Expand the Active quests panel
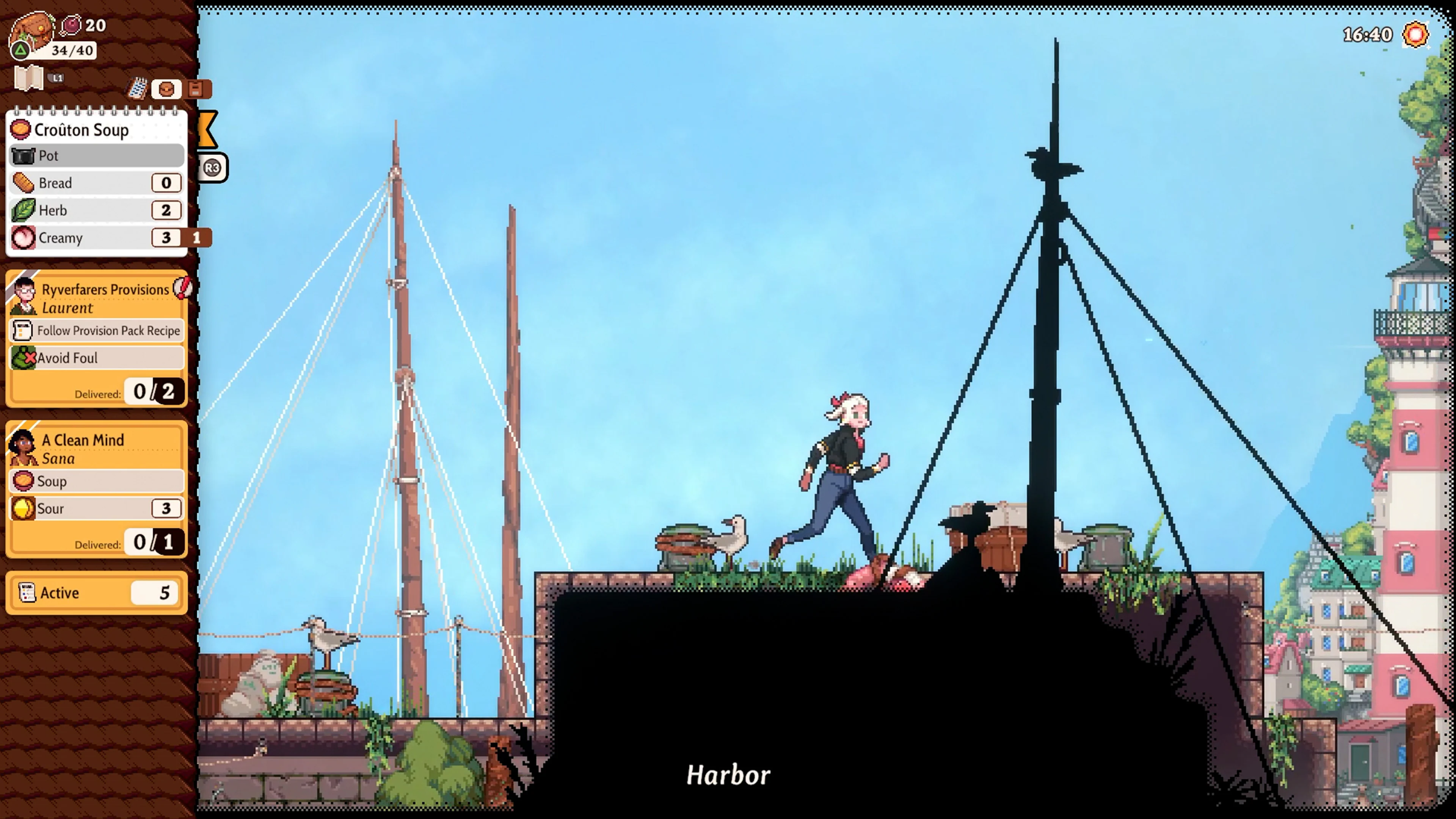This screenshot has width=1456, height=819. click(x=96, y=592)
